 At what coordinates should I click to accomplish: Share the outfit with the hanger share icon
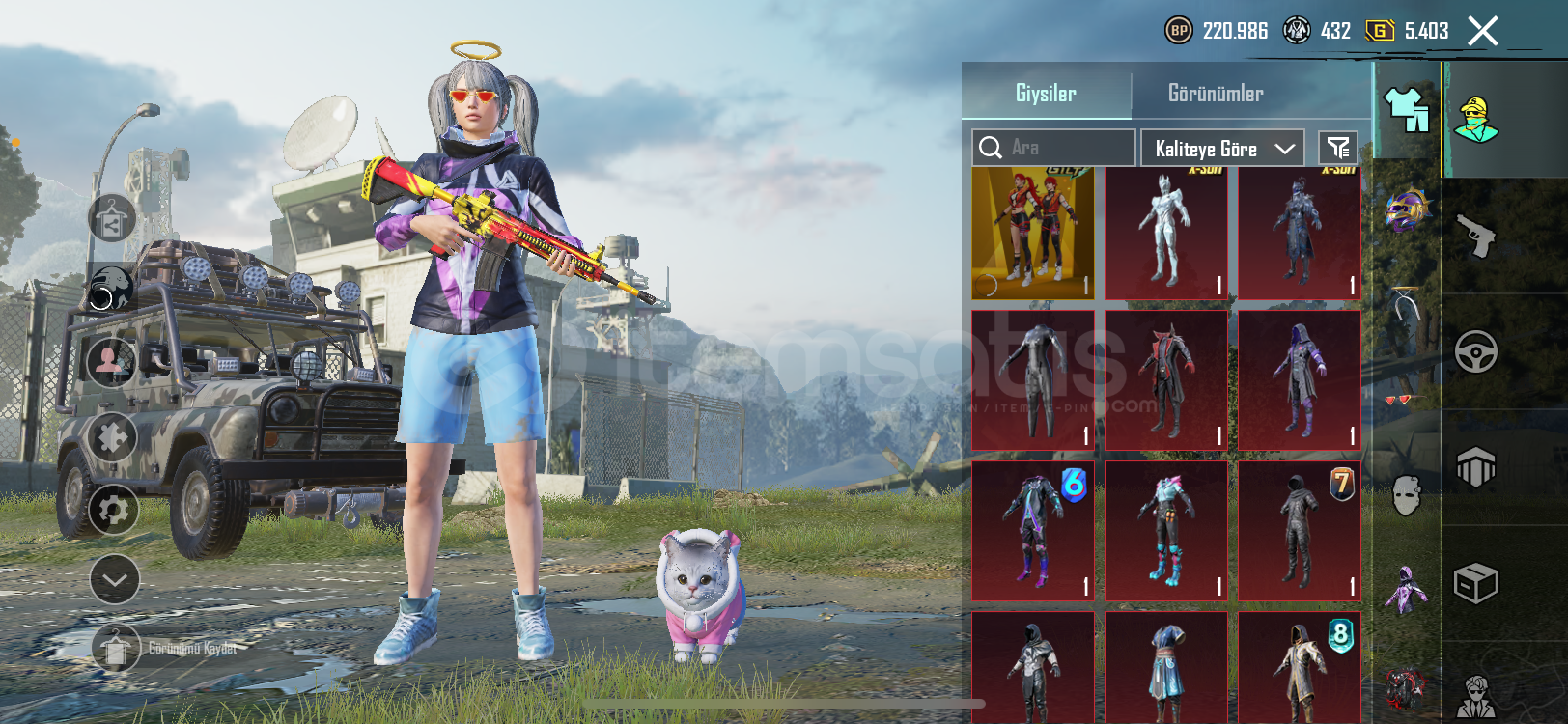(112, 218)
